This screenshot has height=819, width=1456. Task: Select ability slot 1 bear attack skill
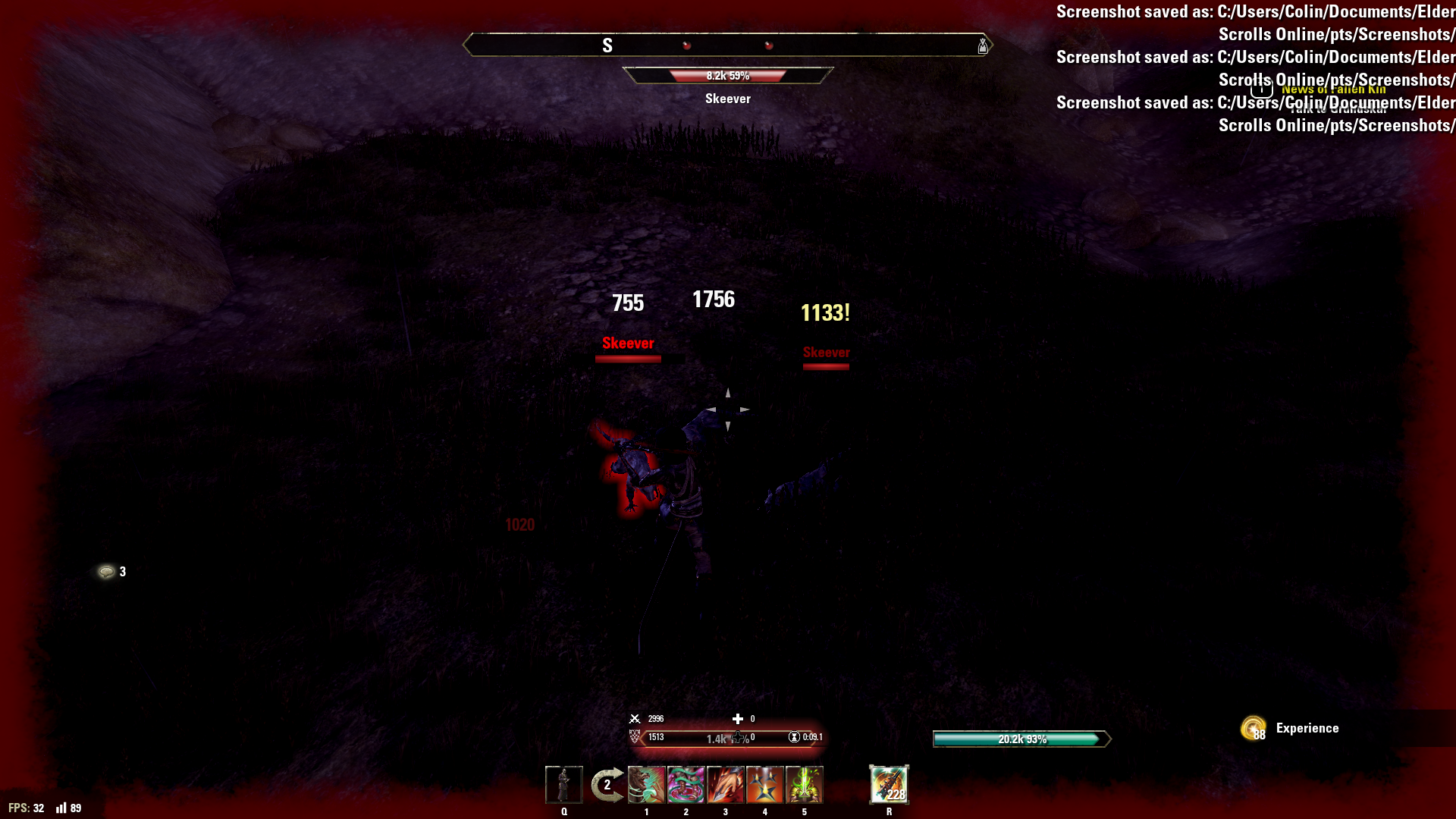(646, 786)
